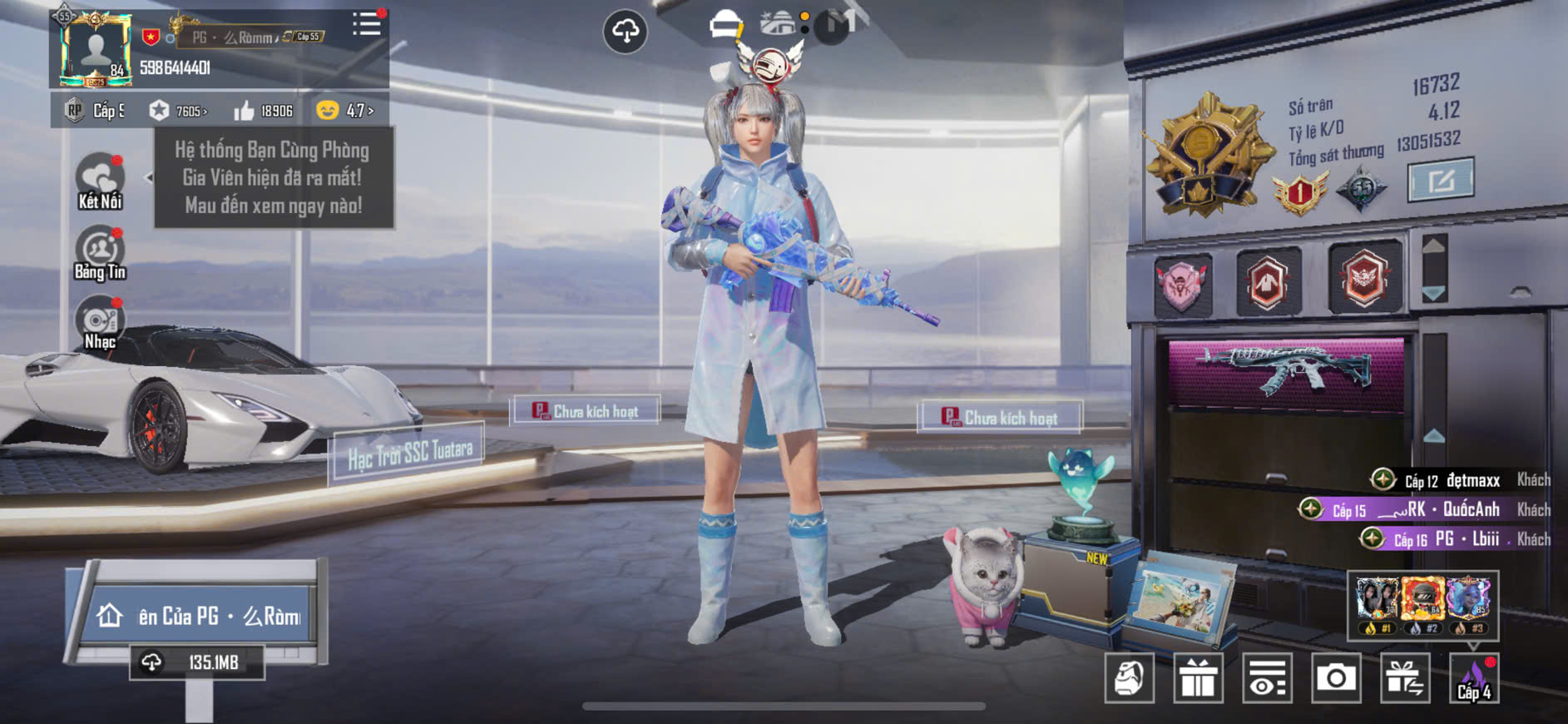
Task: Open the Nhạc music player
Action: tap(100, 325)
